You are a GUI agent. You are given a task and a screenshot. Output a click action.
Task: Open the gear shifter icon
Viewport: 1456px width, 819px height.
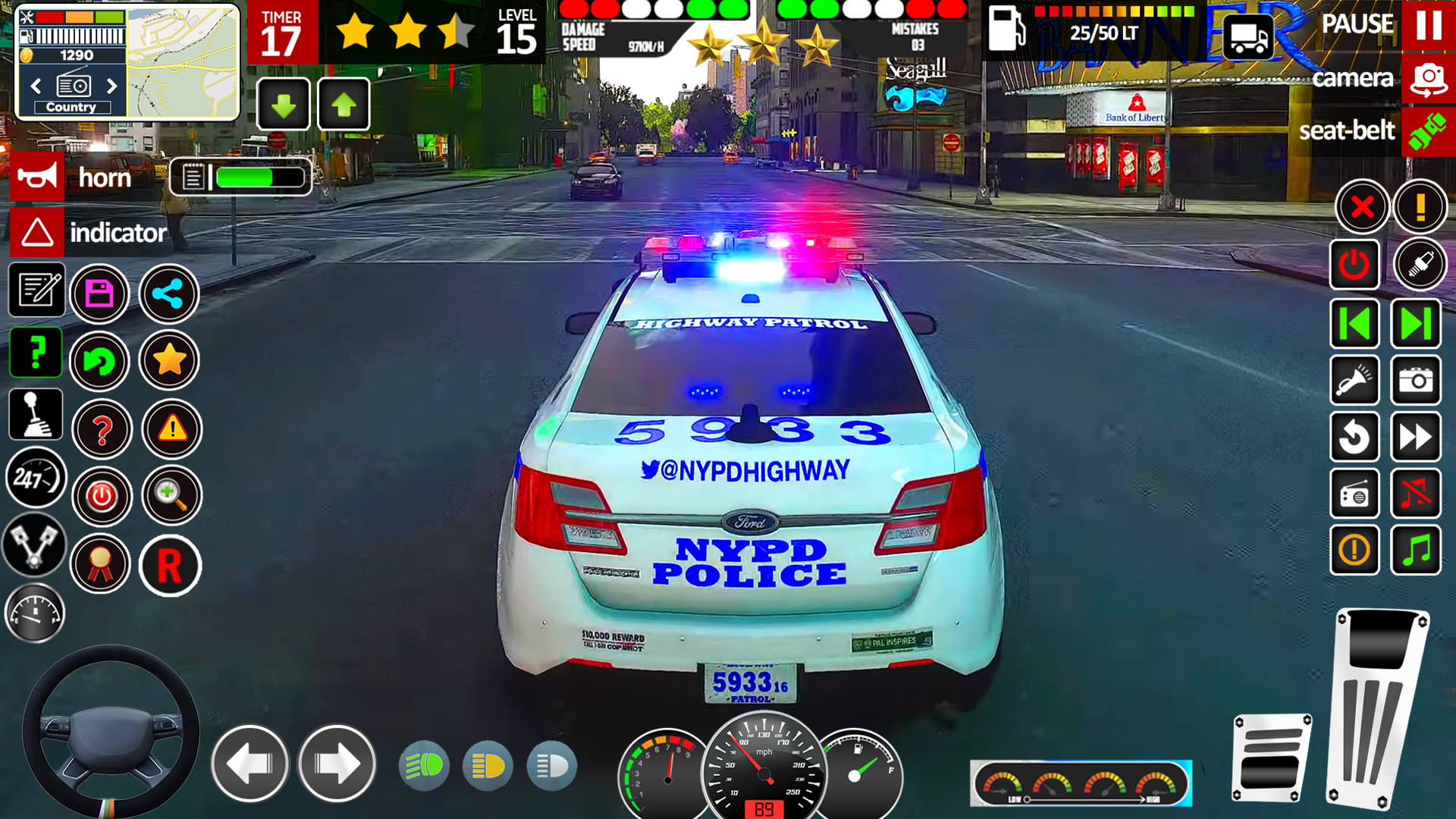(35, 413)
